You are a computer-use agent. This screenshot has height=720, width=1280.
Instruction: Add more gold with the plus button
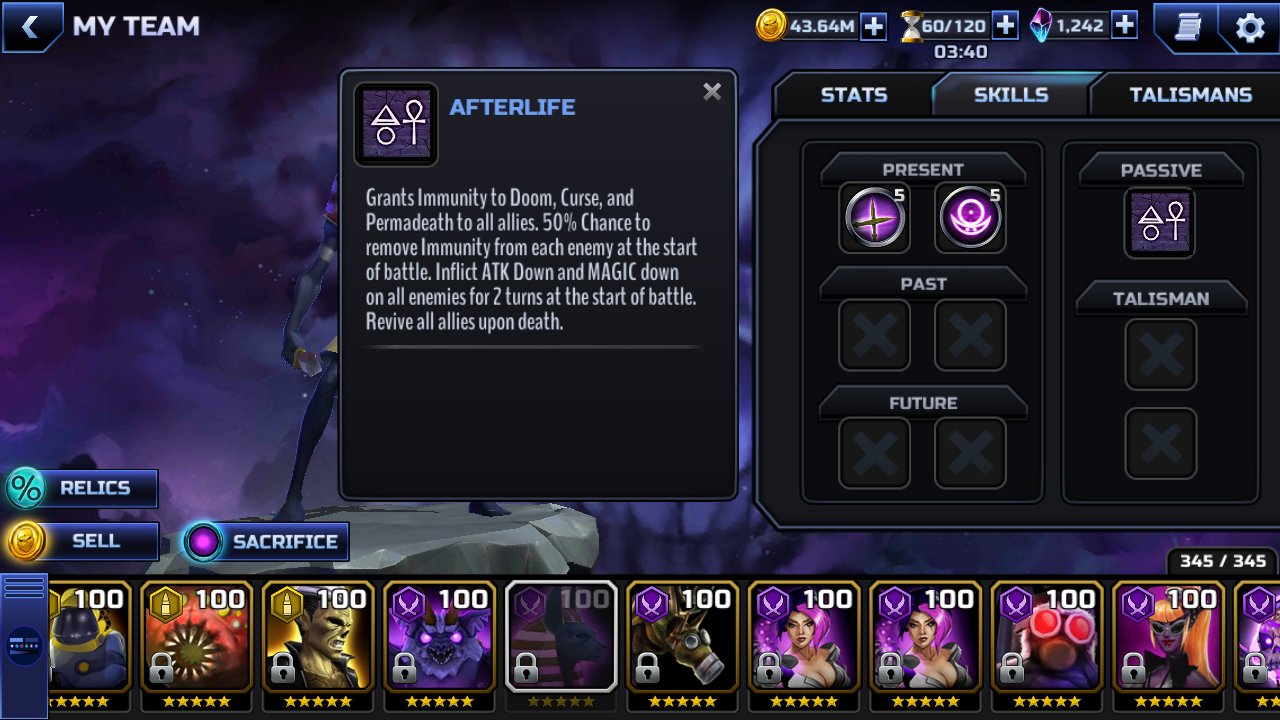874,26
